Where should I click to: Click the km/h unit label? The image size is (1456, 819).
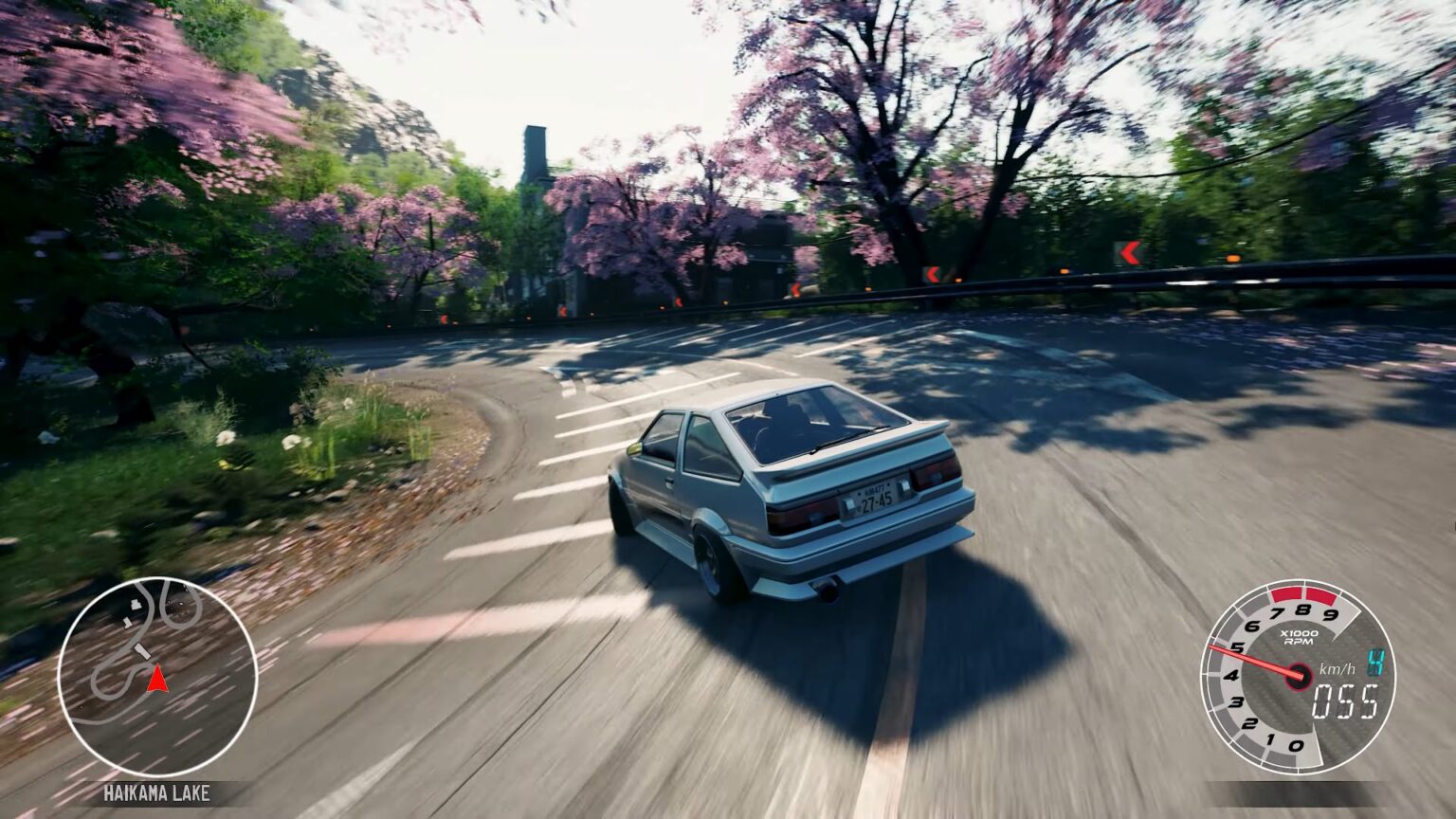pos(1337,670)
